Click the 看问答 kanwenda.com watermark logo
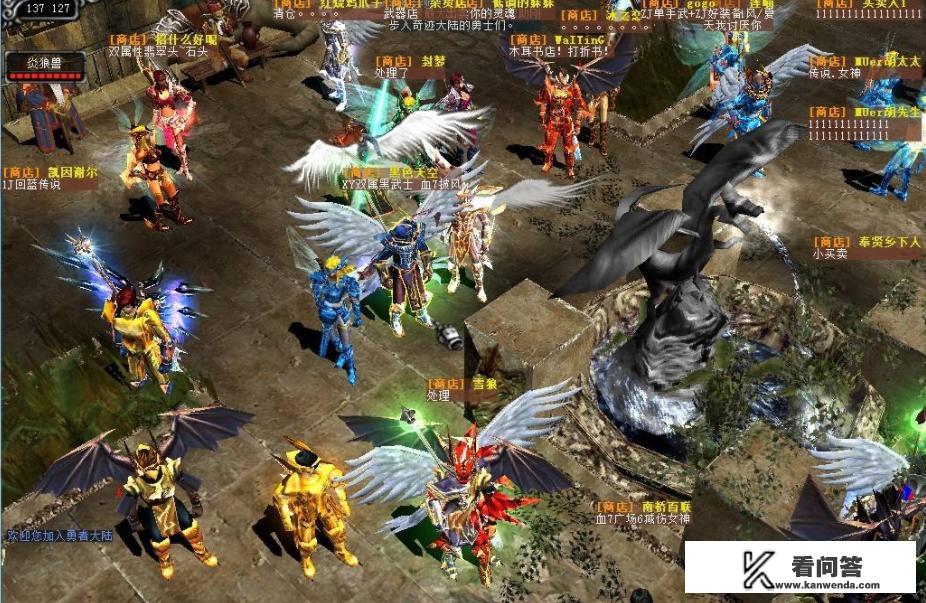The image size is (926, 603). pos(800,568)
